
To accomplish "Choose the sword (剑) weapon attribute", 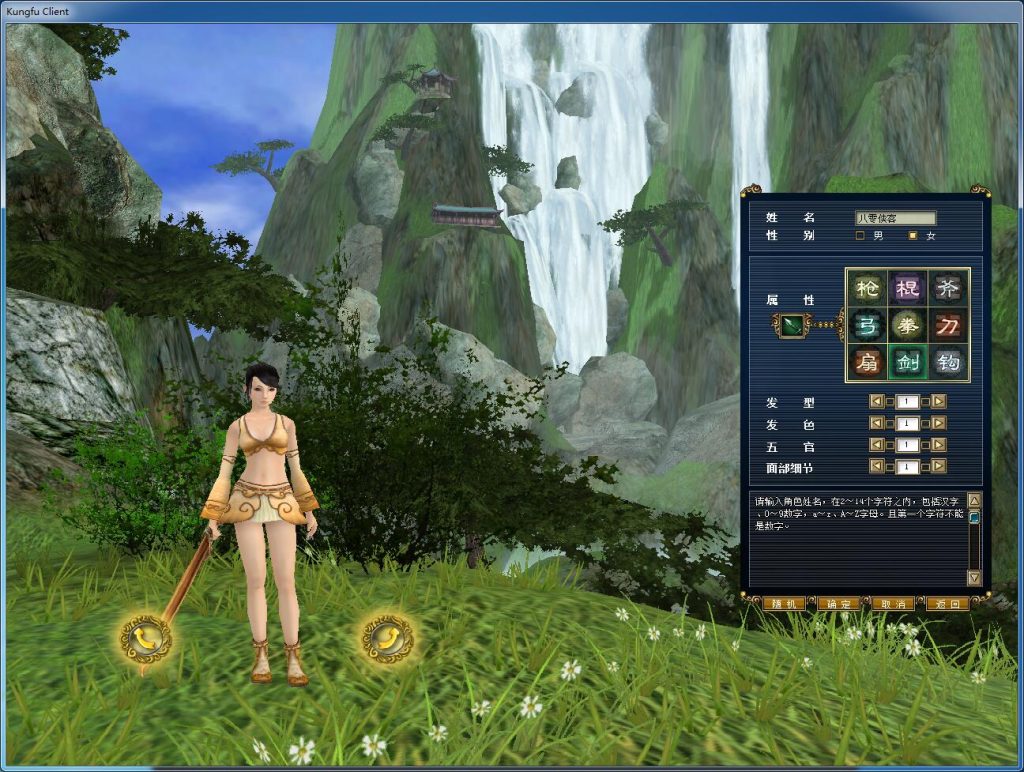I will tap(908, 361).
